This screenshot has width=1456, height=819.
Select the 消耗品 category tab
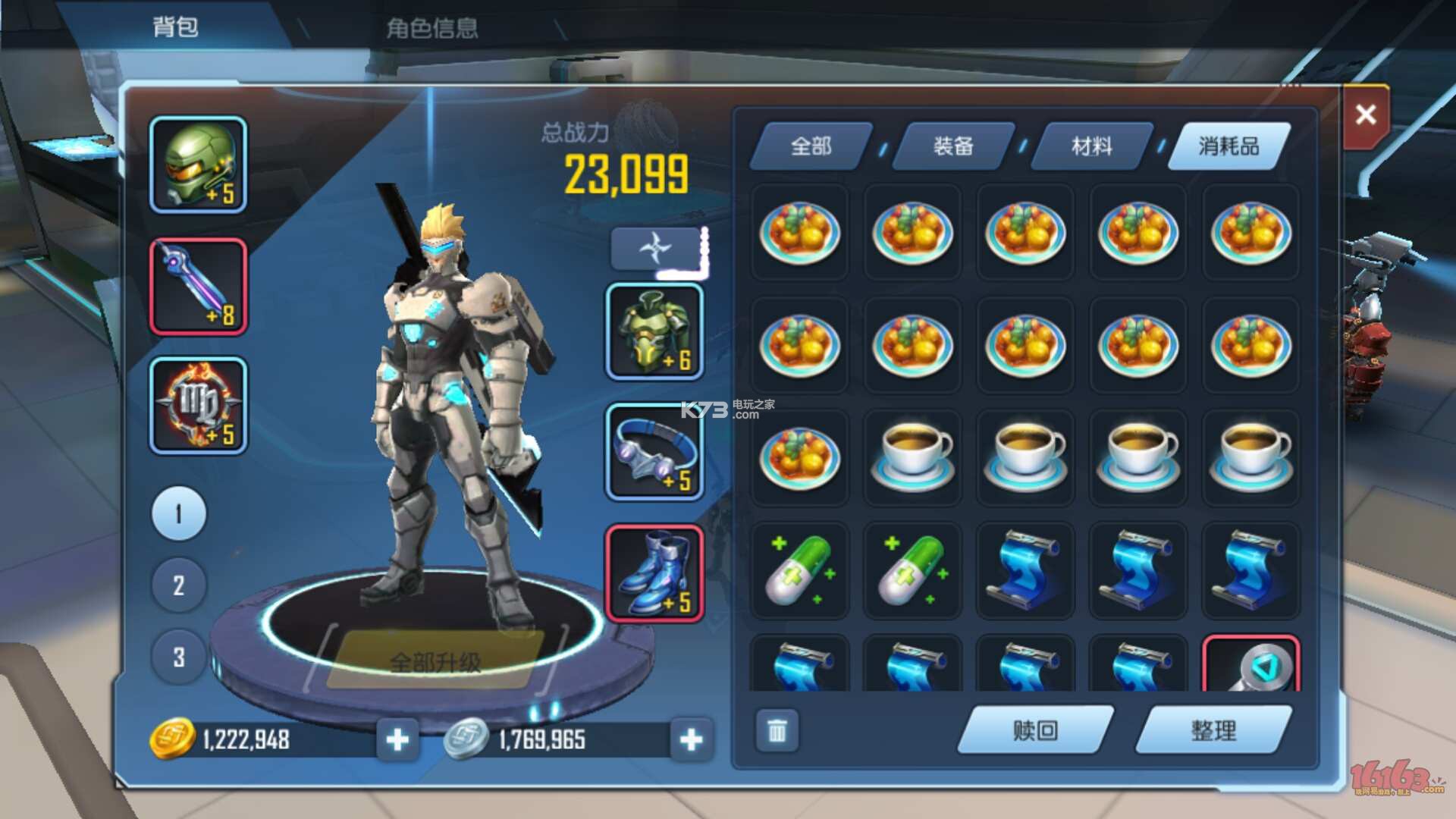click(x=1228, y=146)
